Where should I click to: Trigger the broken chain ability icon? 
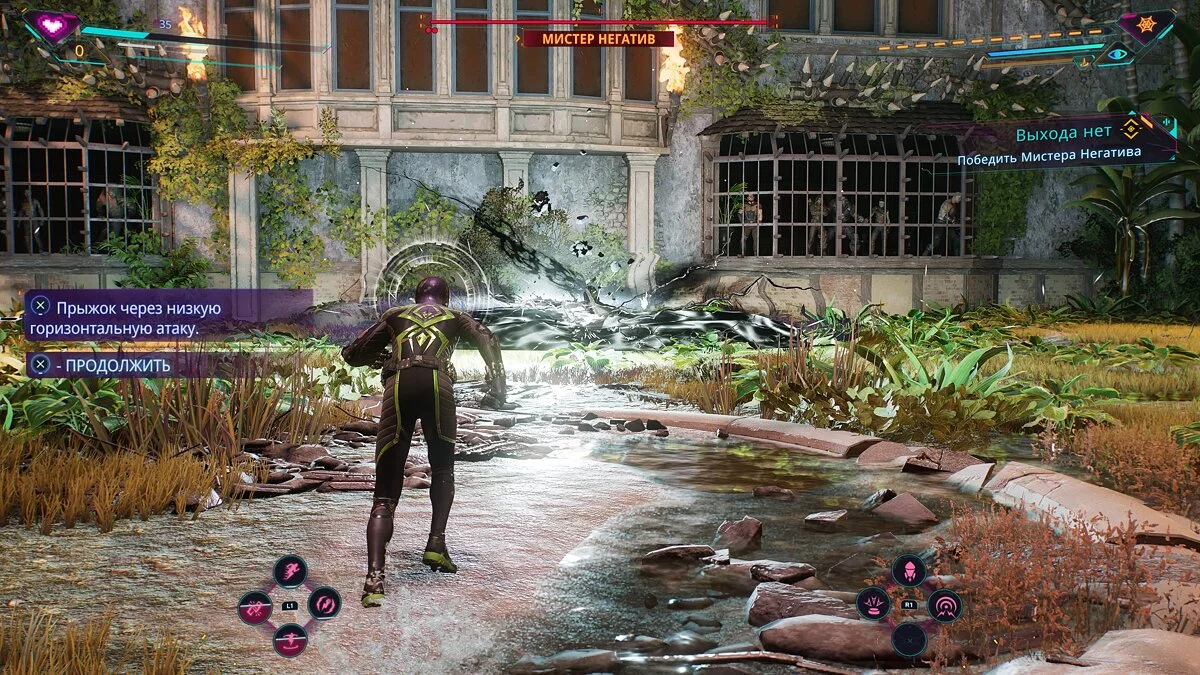(255, 607)
